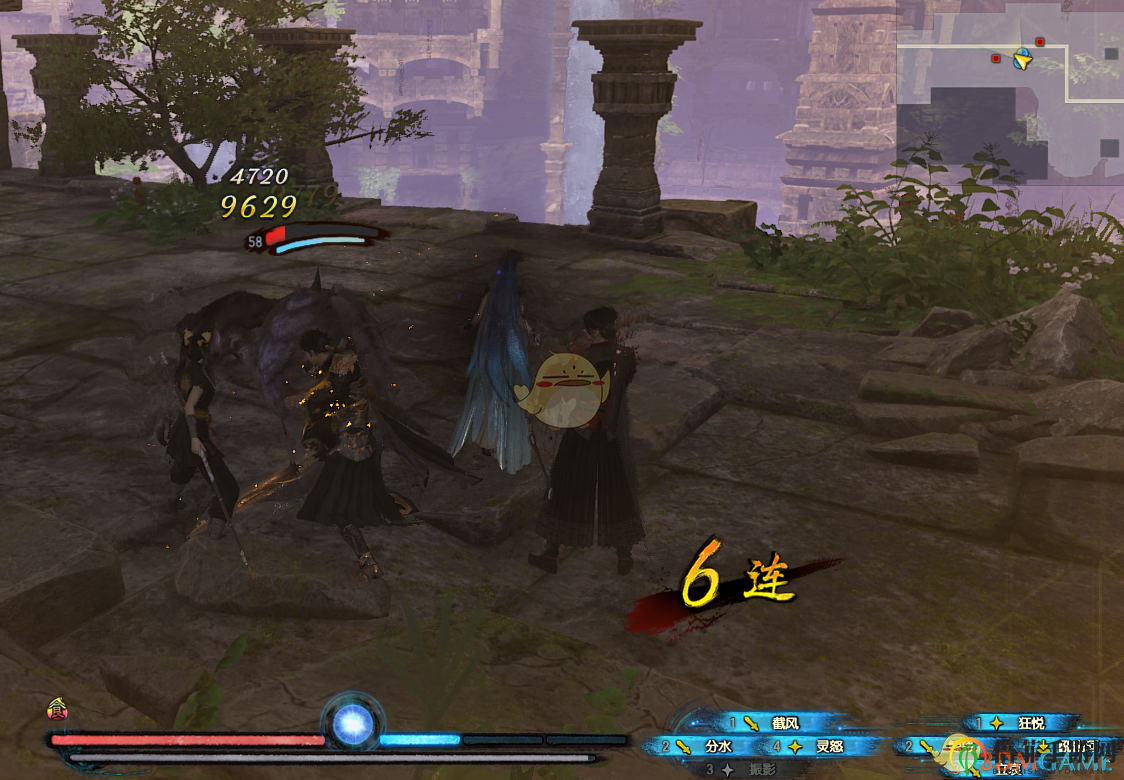Open the minimap
Viewport: 1124px width, 780px height.
click(1010, 91)
